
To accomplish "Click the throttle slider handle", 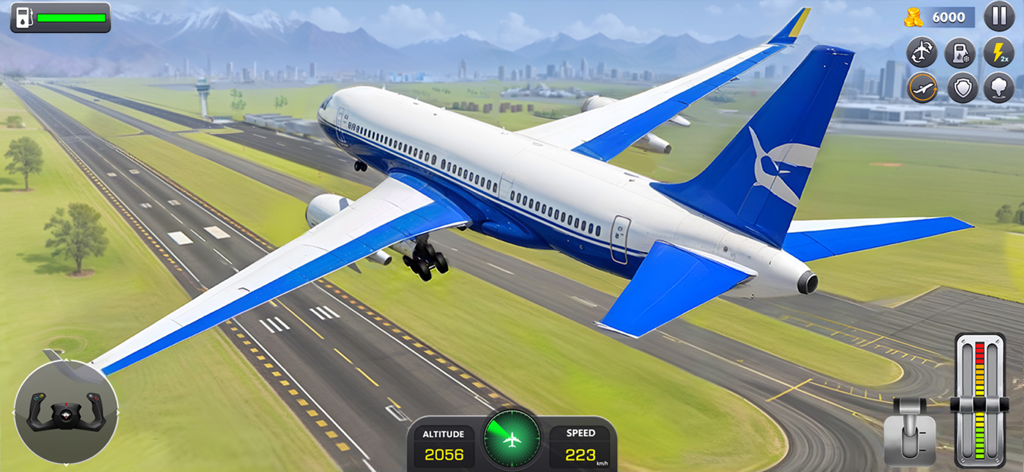I will (980, 404).
